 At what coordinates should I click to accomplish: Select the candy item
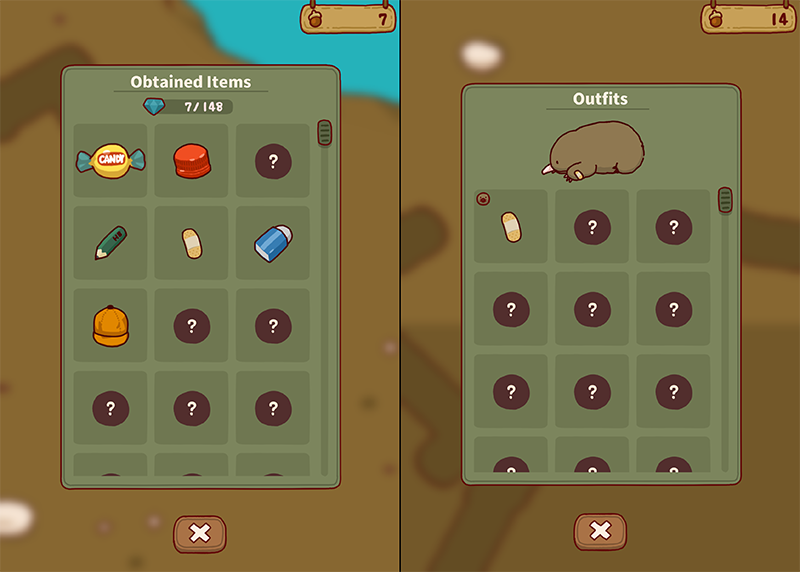coord(110,160)
